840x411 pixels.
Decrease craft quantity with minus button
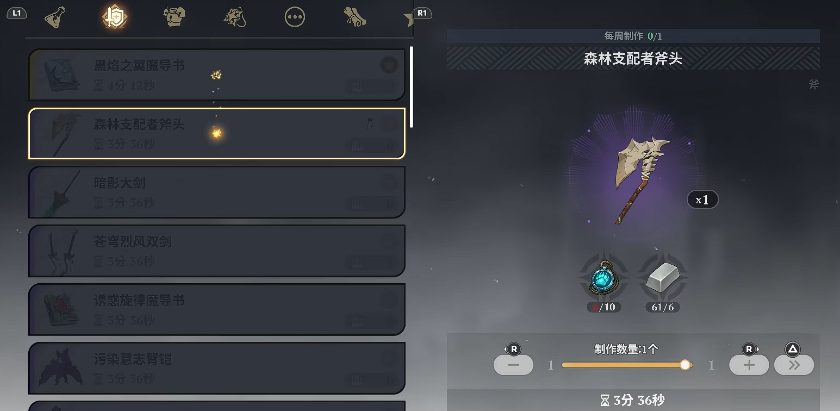coord(513,365)
